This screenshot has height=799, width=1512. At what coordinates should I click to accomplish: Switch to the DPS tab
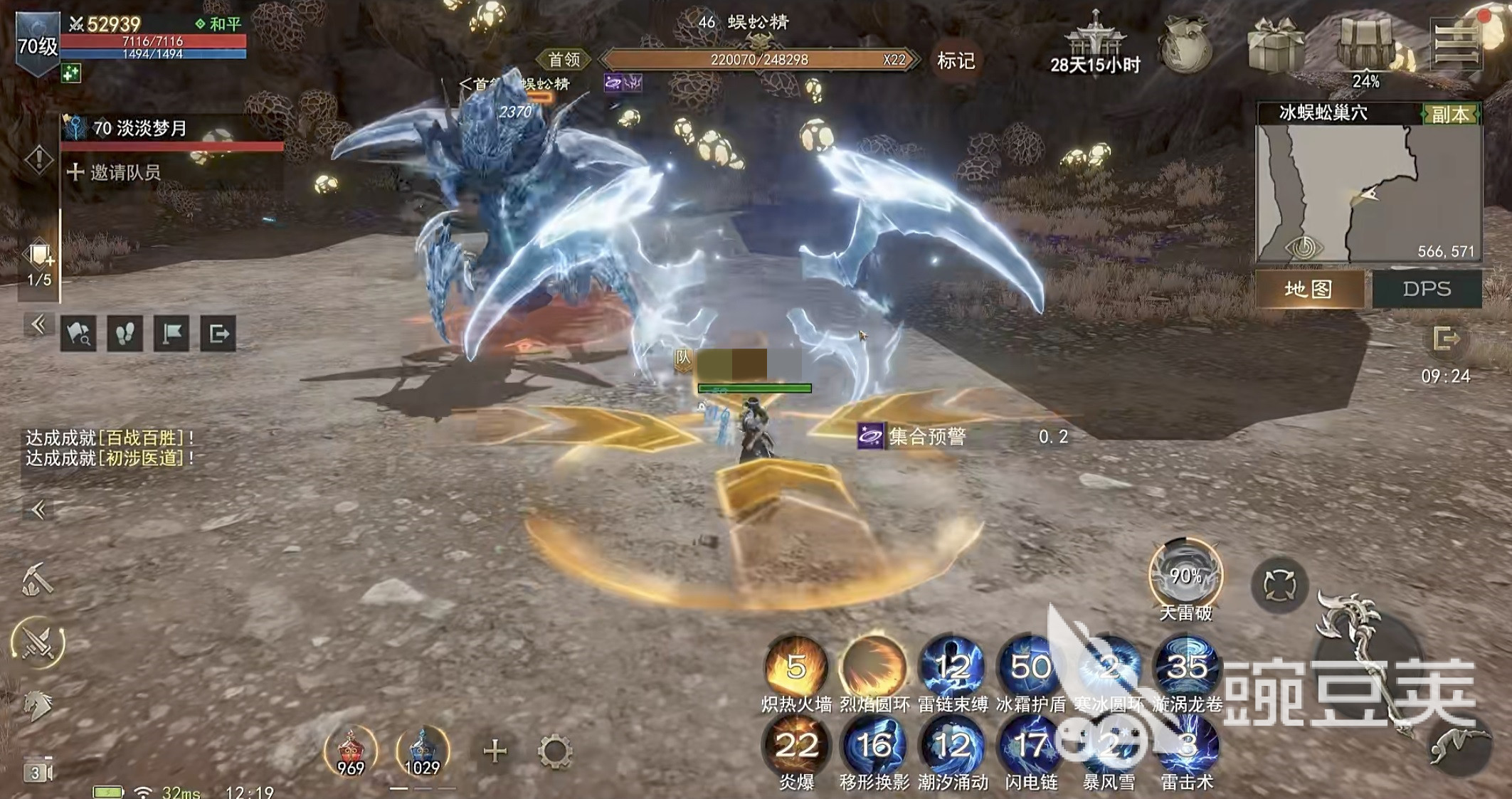pyautogui.click(x=1426, y=289)
